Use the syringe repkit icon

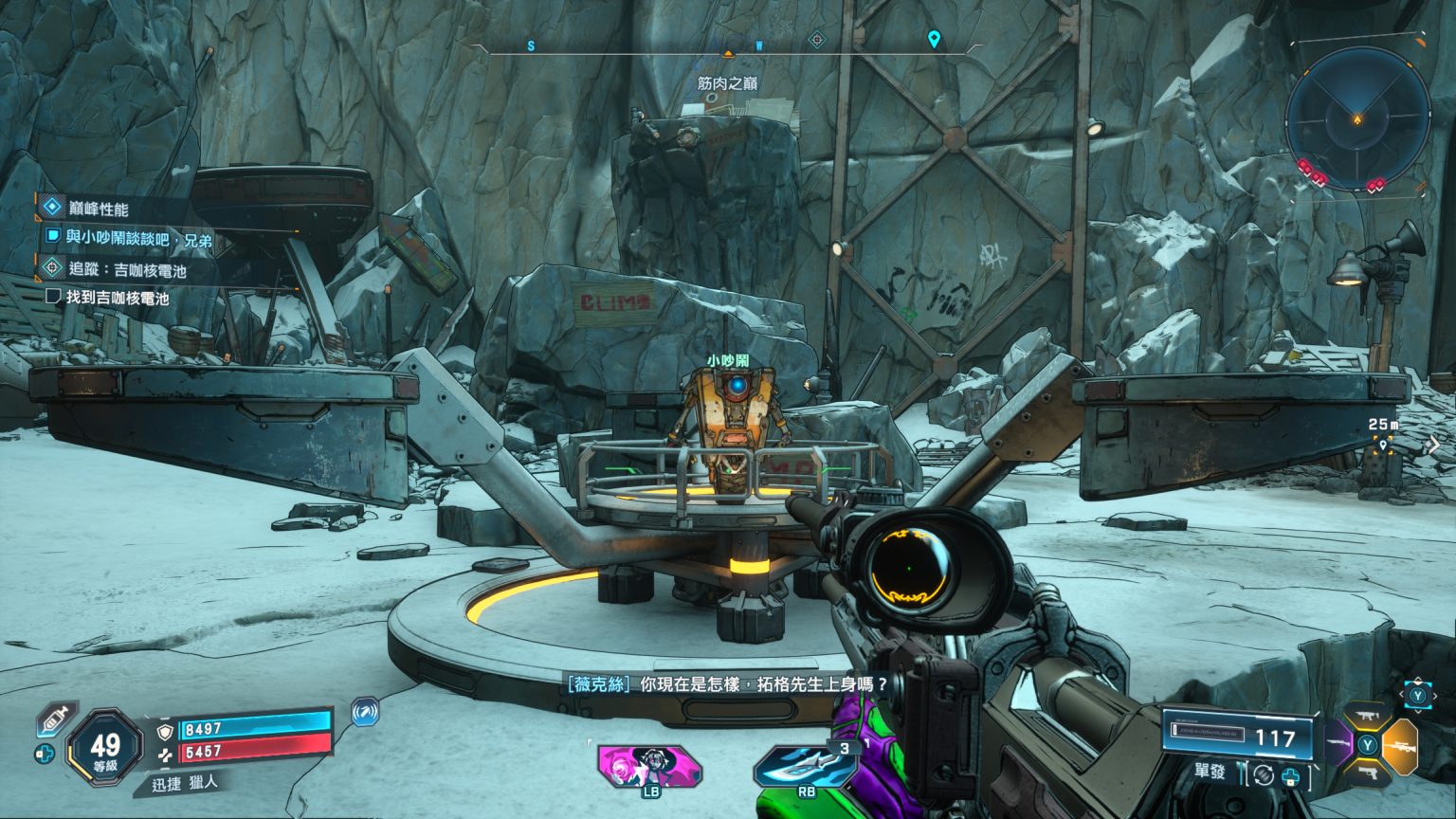(55, 720)
